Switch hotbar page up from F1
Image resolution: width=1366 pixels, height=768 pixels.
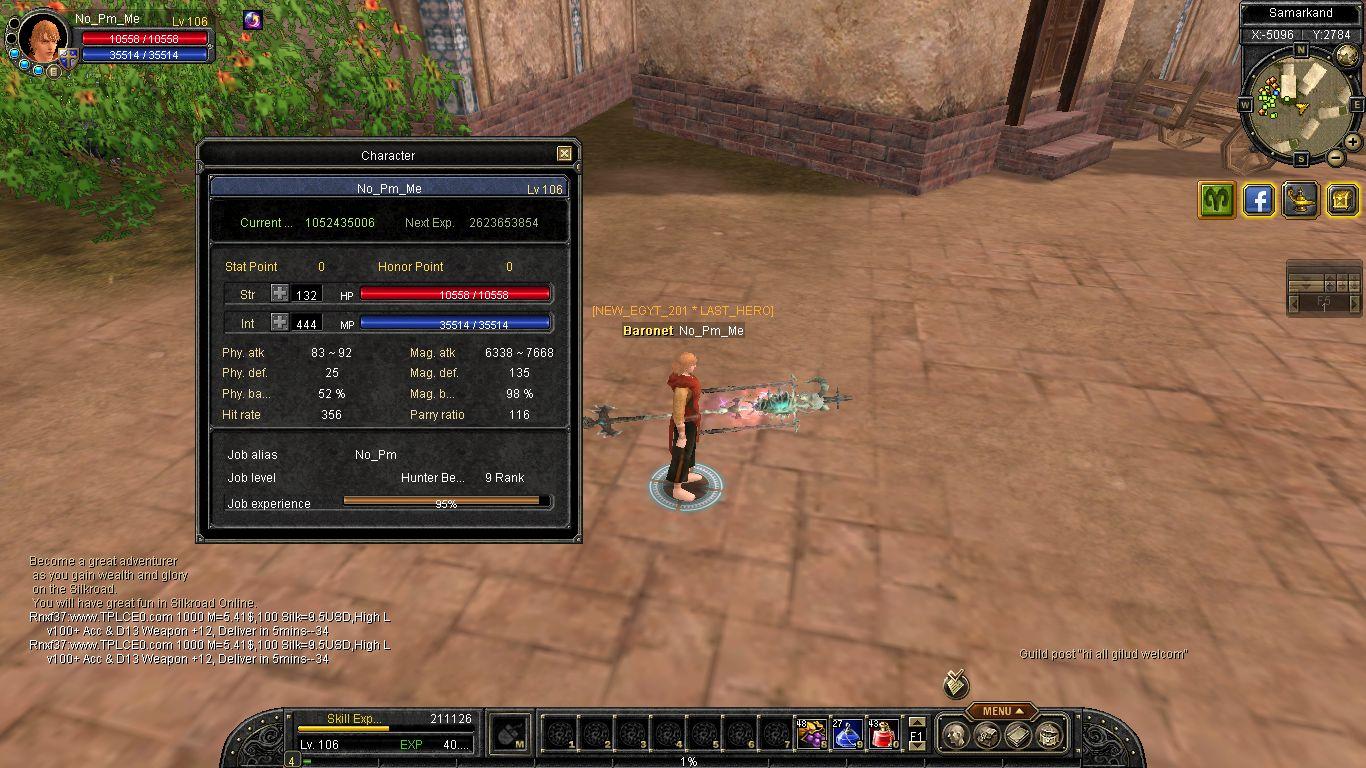[x=917, y=723]
